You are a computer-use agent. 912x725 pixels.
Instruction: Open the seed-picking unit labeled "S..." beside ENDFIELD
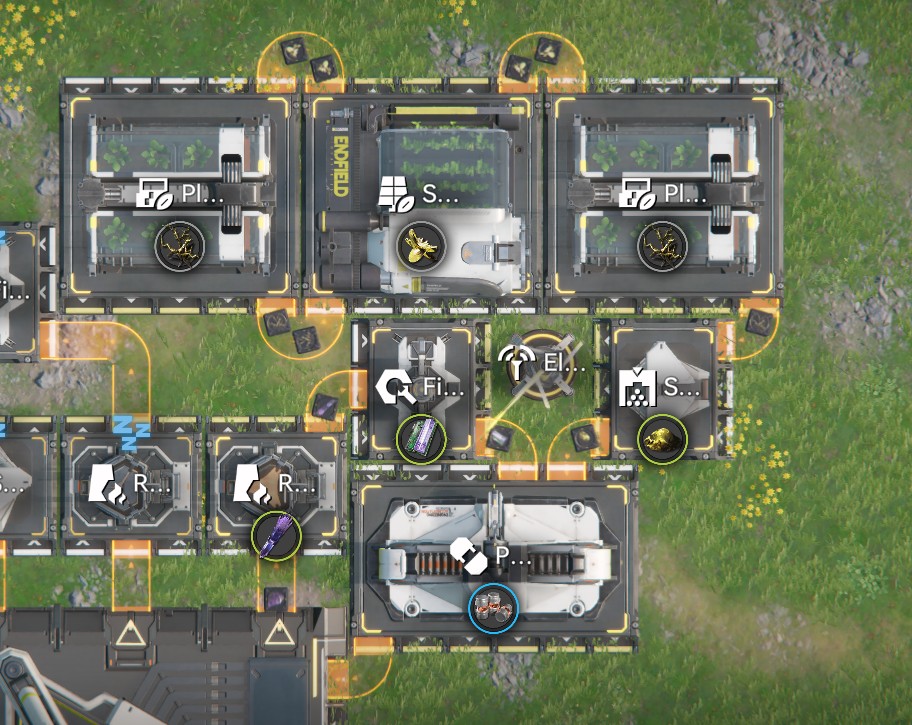421,196
